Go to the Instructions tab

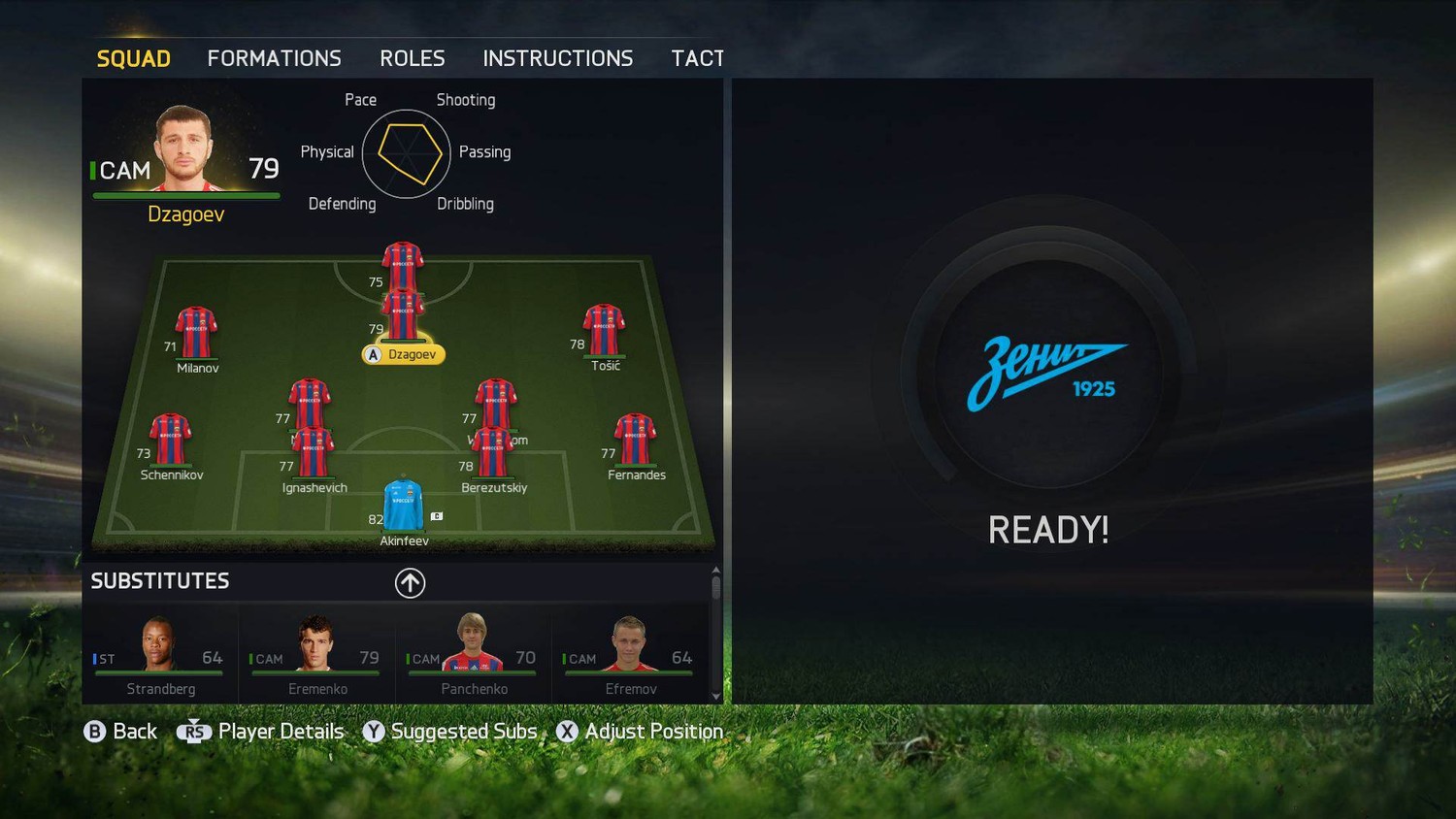[x=558, y=59]
